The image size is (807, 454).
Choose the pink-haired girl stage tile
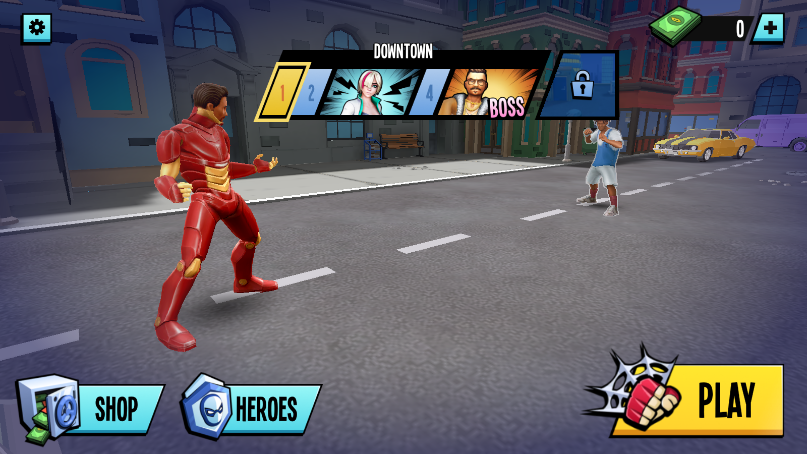coord(367,94)
